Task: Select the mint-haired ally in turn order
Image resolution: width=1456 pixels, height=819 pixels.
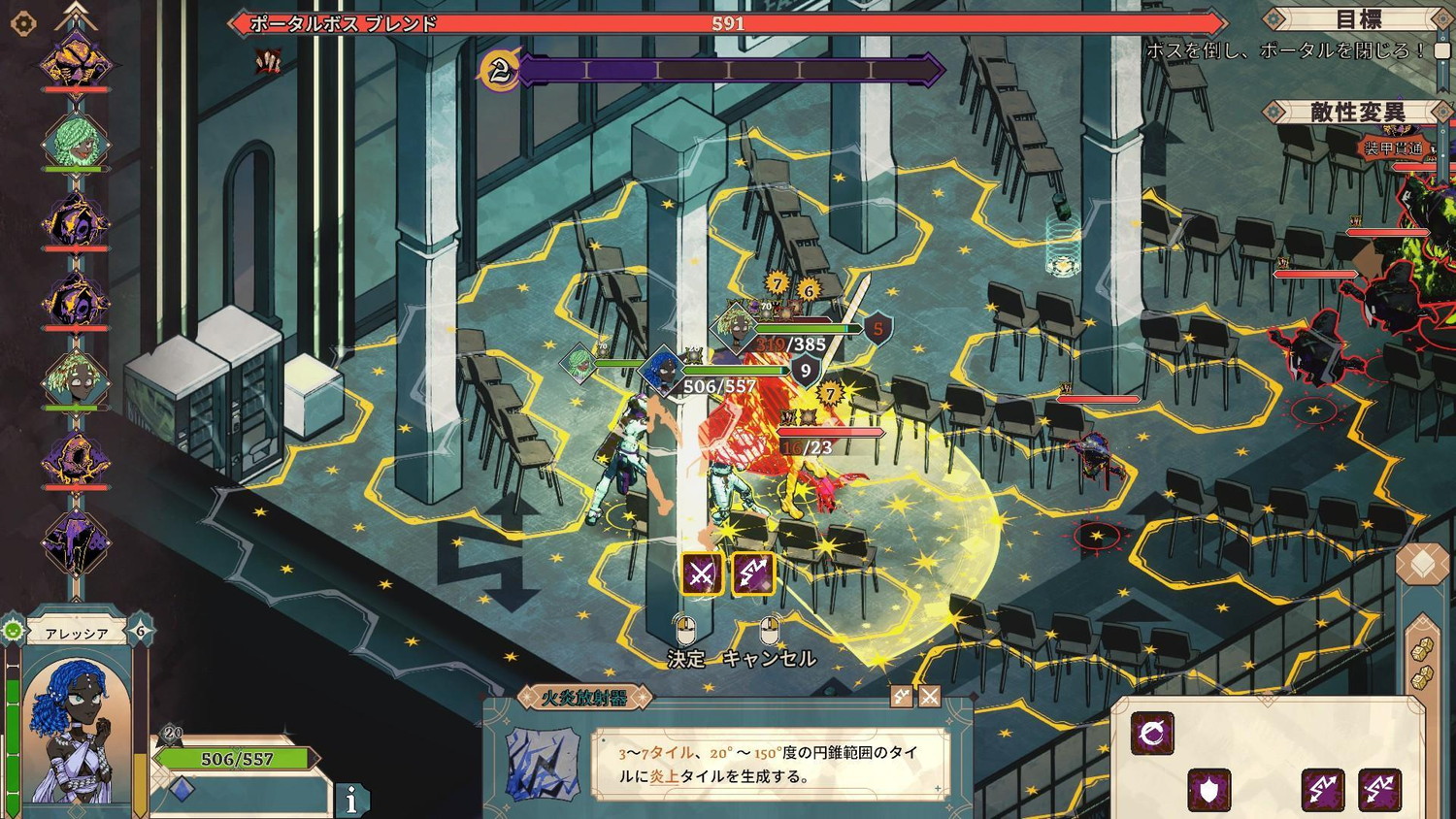Action: (x=76, y=145)
